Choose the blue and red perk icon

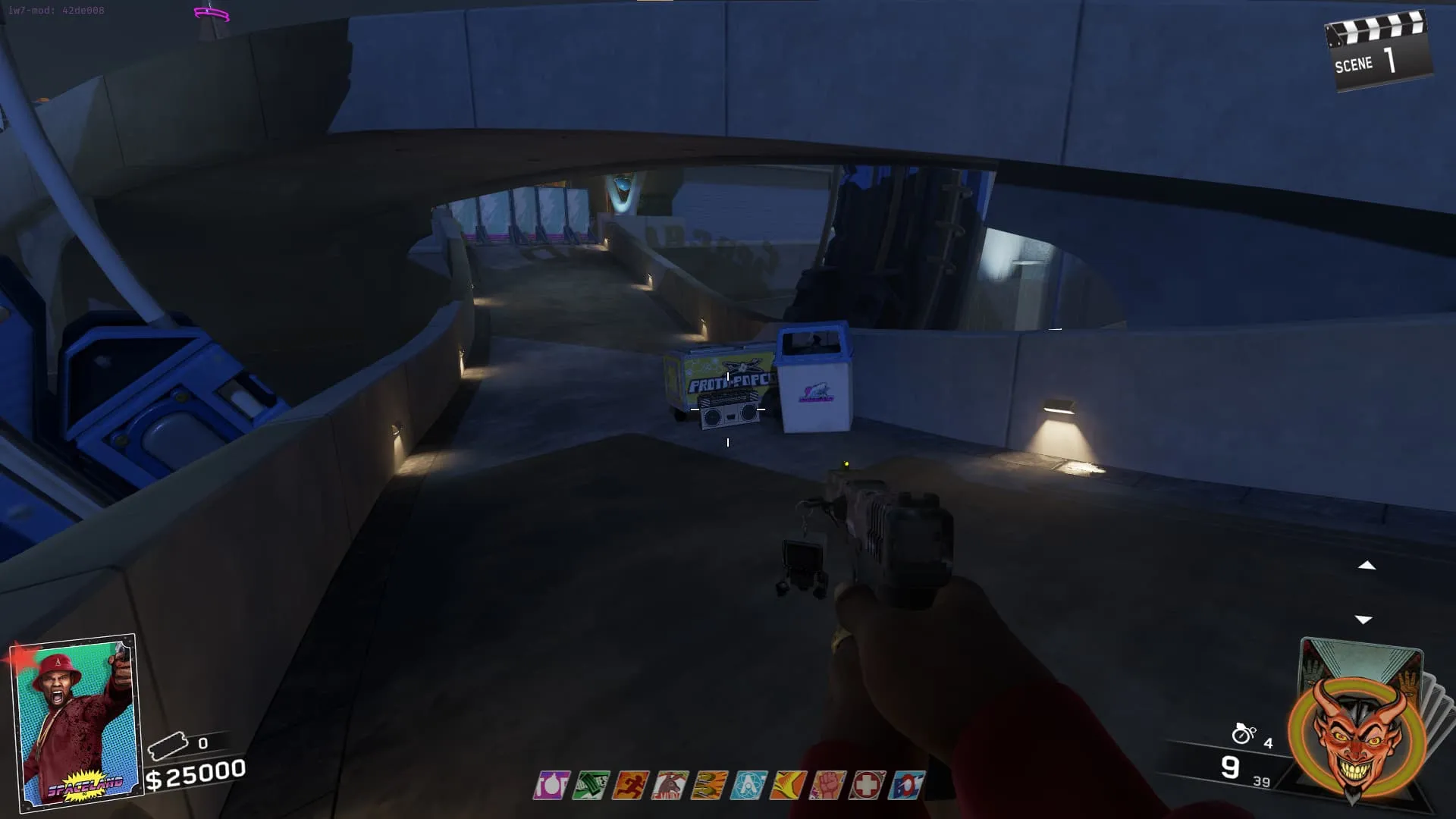pos(907,786)
